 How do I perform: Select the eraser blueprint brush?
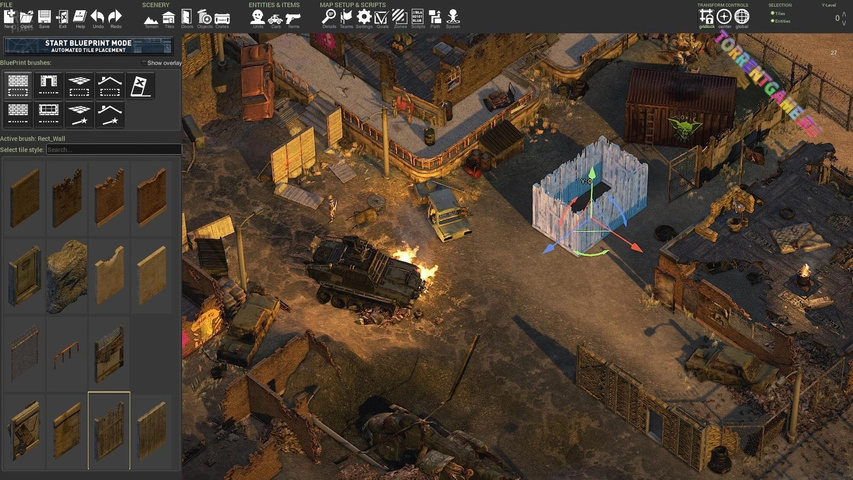(141, 85)
